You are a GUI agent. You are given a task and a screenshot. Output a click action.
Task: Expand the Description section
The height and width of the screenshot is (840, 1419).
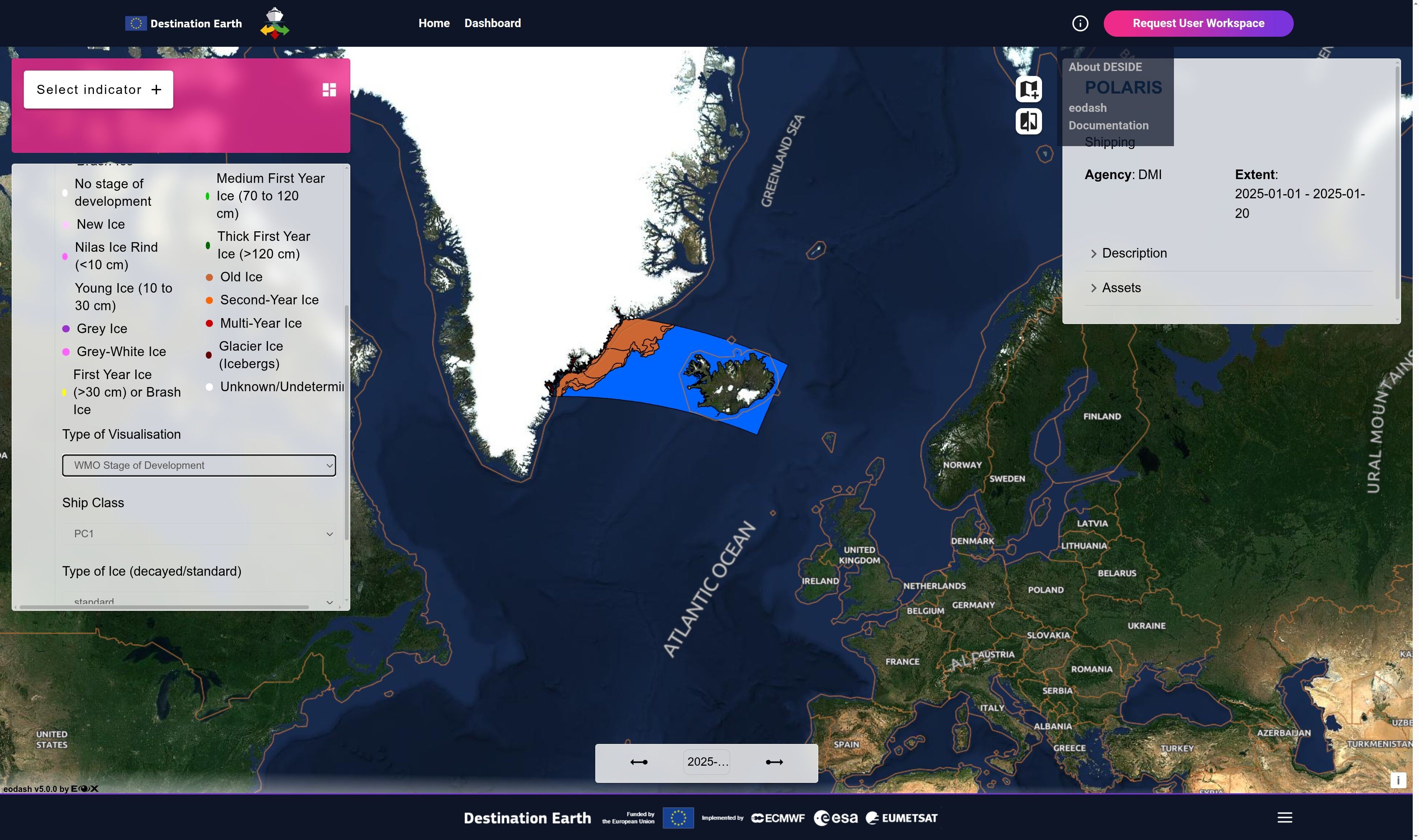(1134, 253)
